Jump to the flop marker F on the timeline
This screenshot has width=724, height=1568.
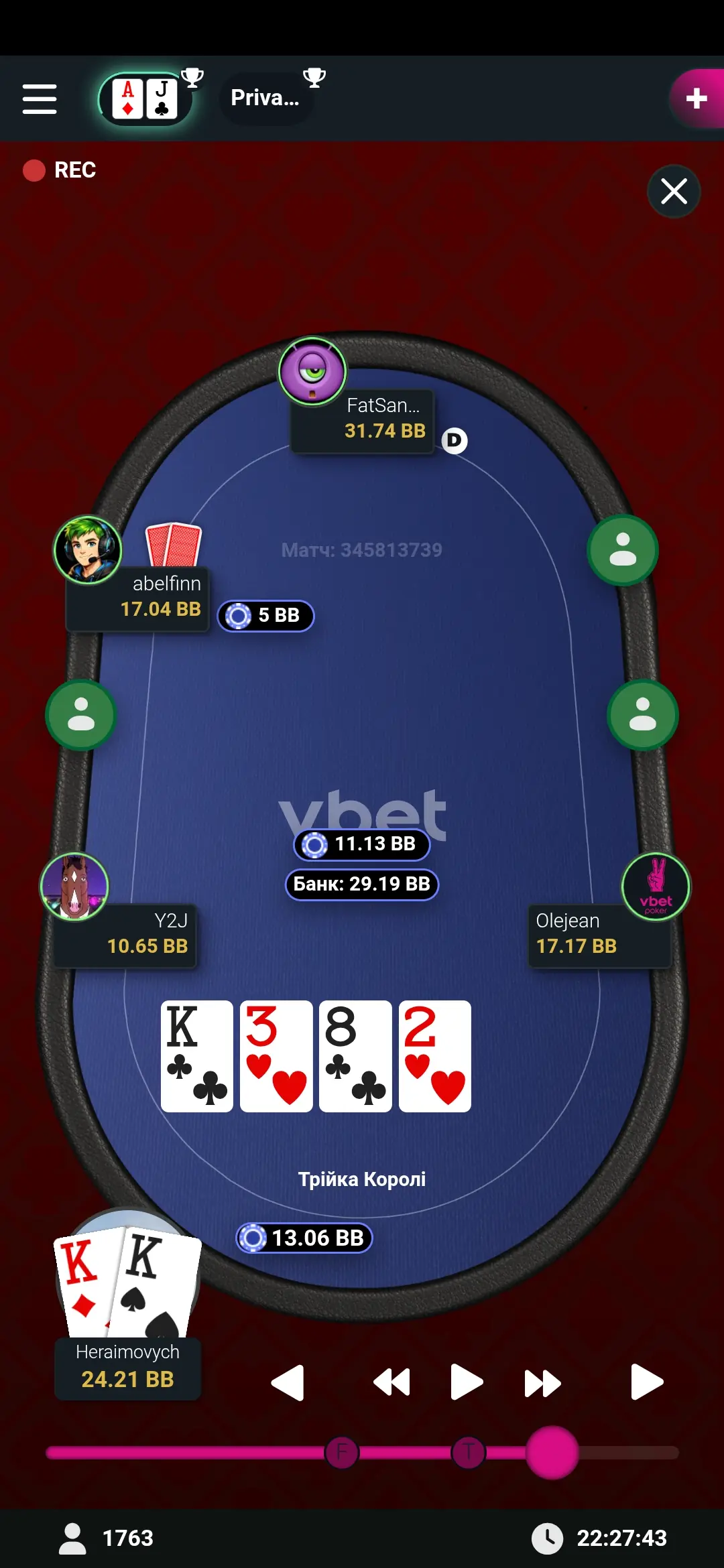[x=342, y=1453]
